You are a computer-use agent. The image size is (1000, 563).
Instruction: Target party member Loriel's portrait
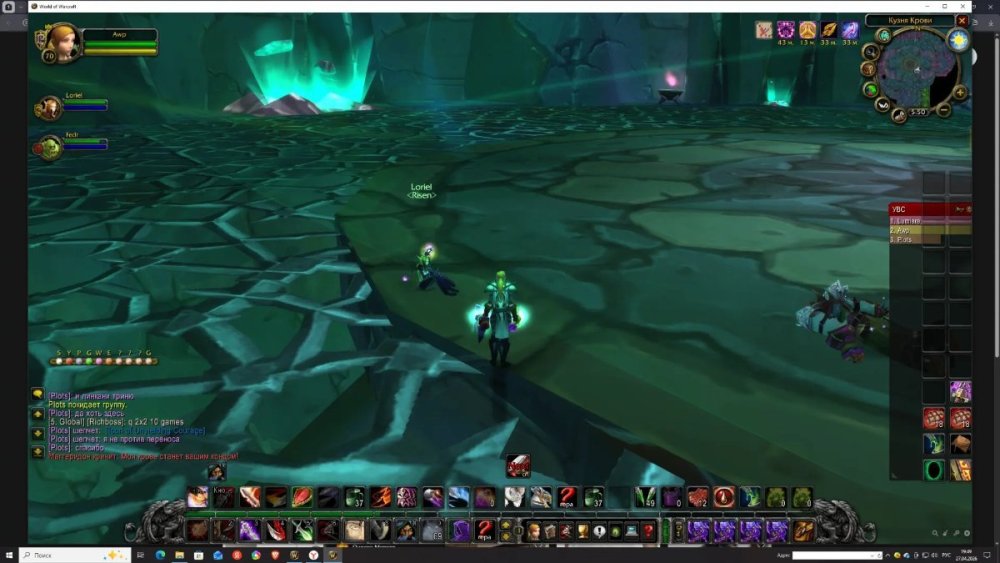(49, 108)
